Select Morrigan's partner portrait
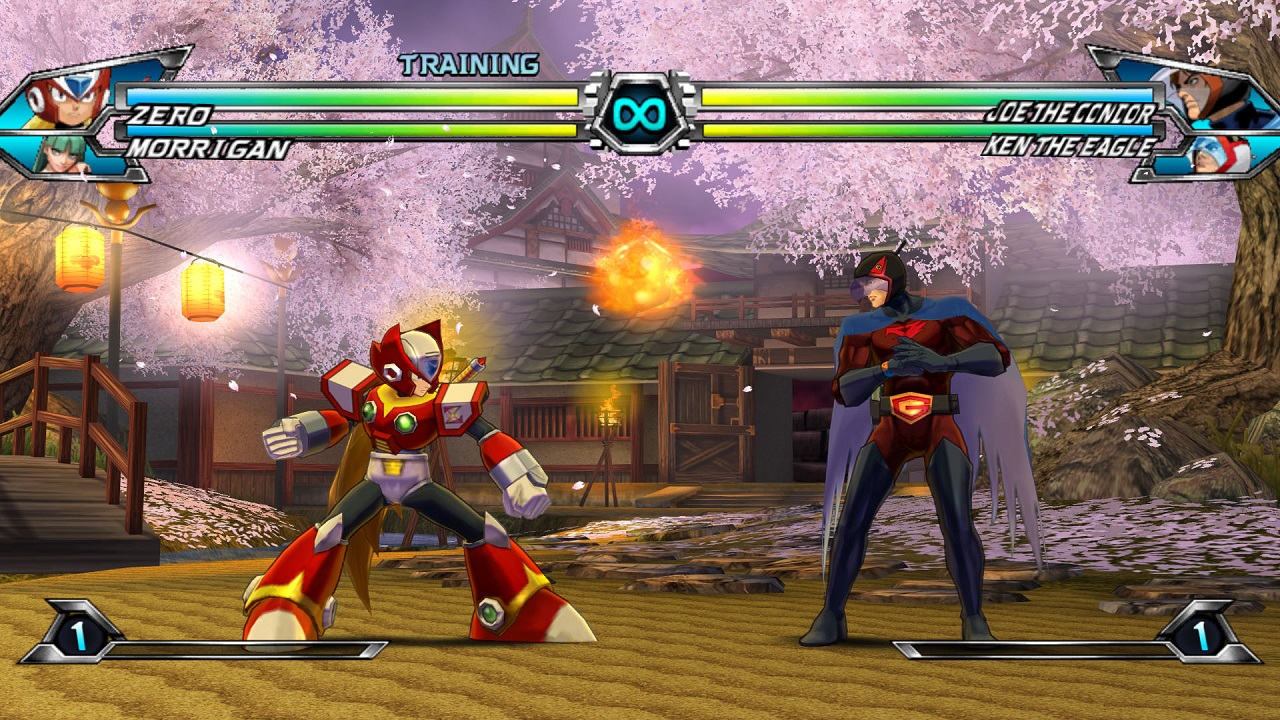Image resolution: width=1280 pixels, height=720 pixels. pos(62,153)
